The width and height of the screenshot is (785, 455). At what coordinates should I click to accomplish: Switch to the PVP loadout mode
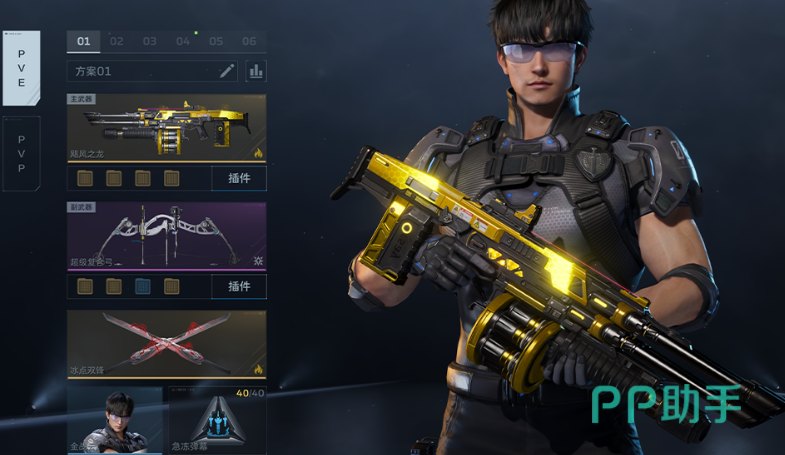21,154
